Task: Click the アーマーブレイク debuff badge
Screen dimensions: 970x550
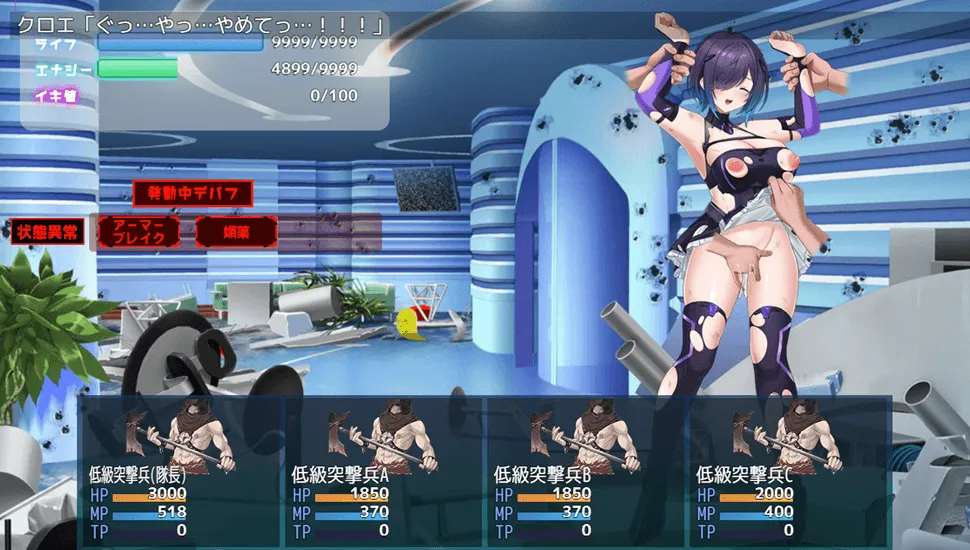Action: click(x=139, y=232)
